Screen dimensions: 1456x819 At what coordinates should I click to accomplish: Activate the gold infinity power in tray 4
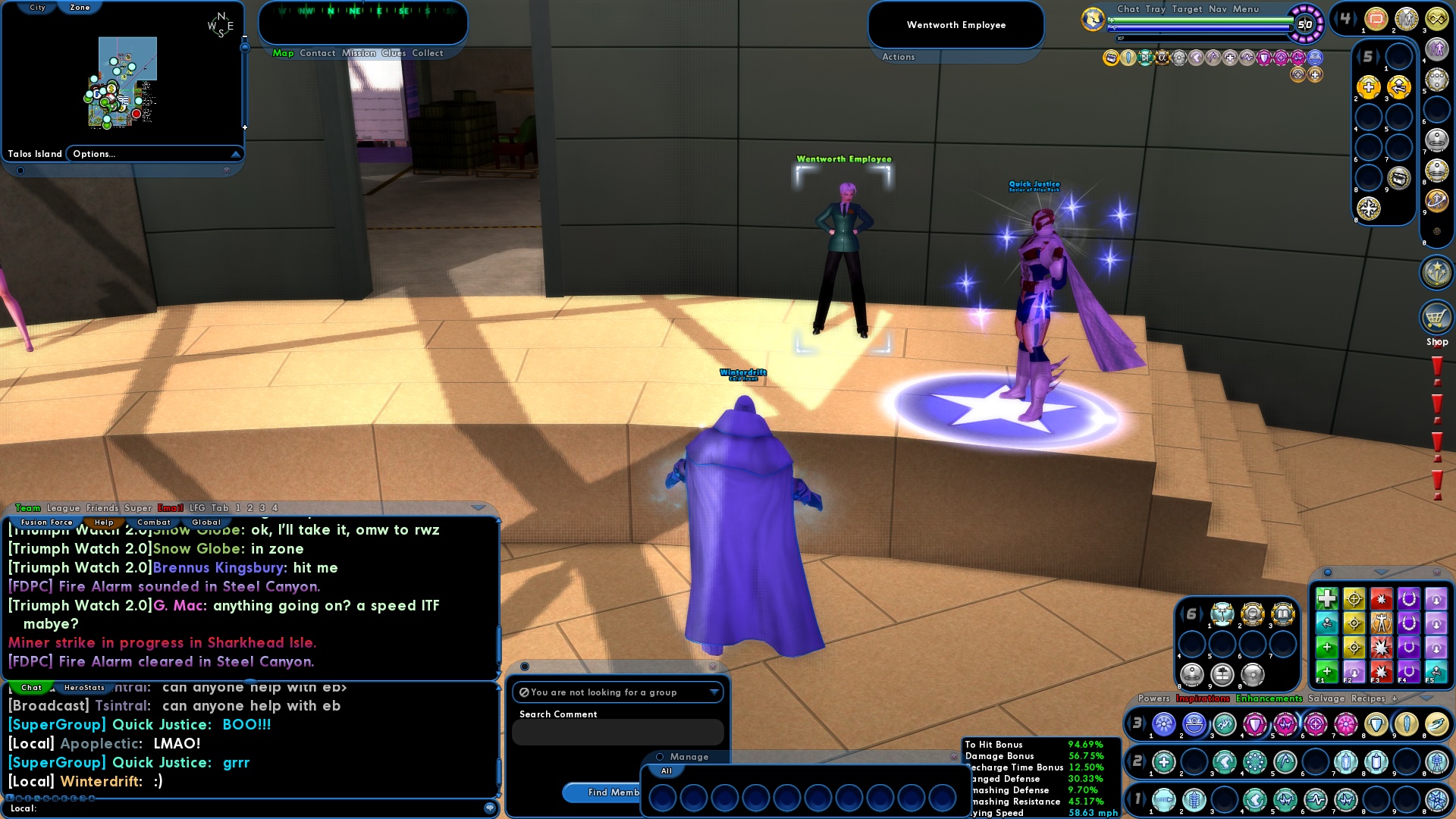pos(1438,19)
